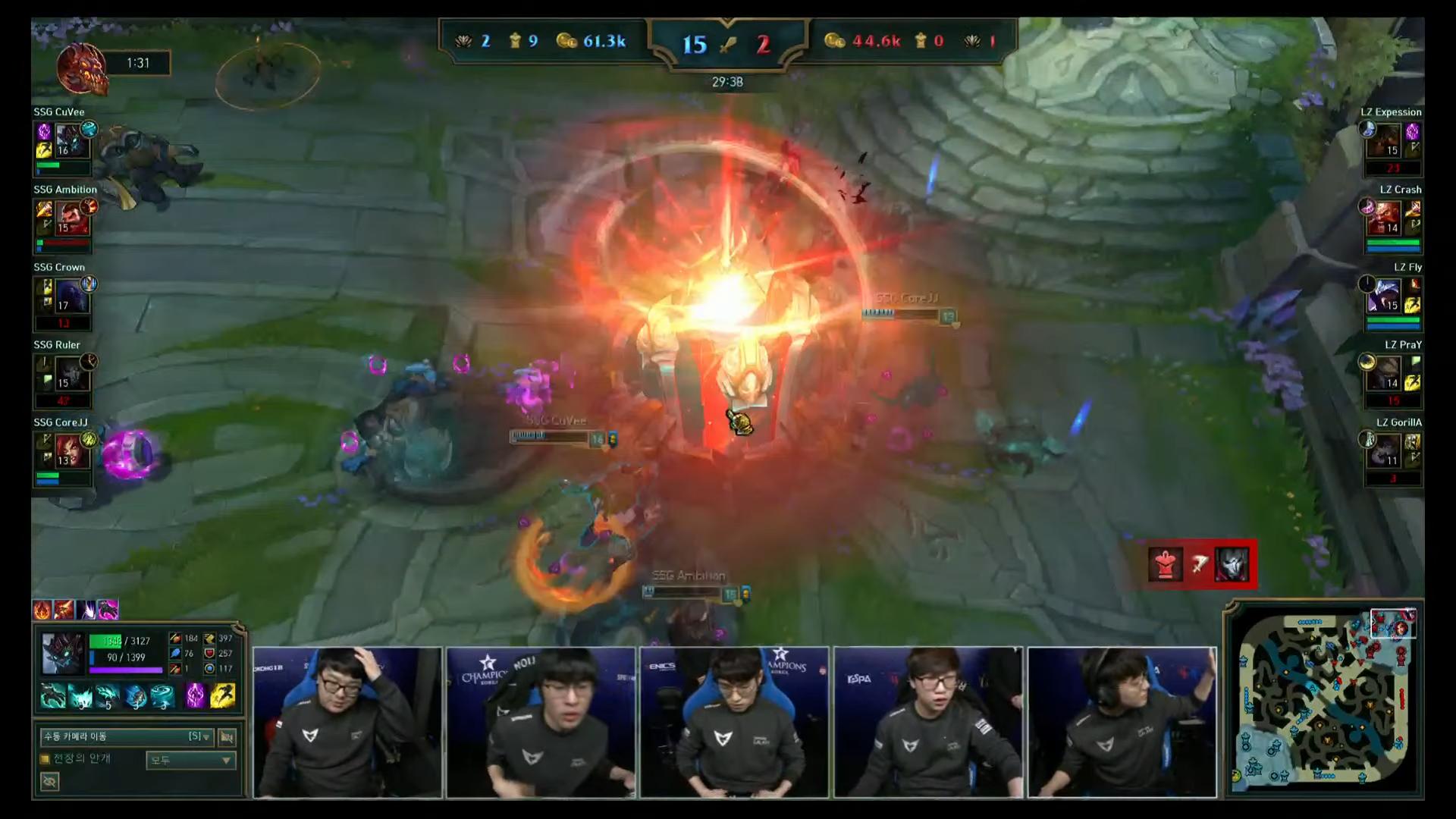Select the yellow Flash summoner spell icon
The width and height of the screenshot is (1456, 819).
(x=222, y=695)
